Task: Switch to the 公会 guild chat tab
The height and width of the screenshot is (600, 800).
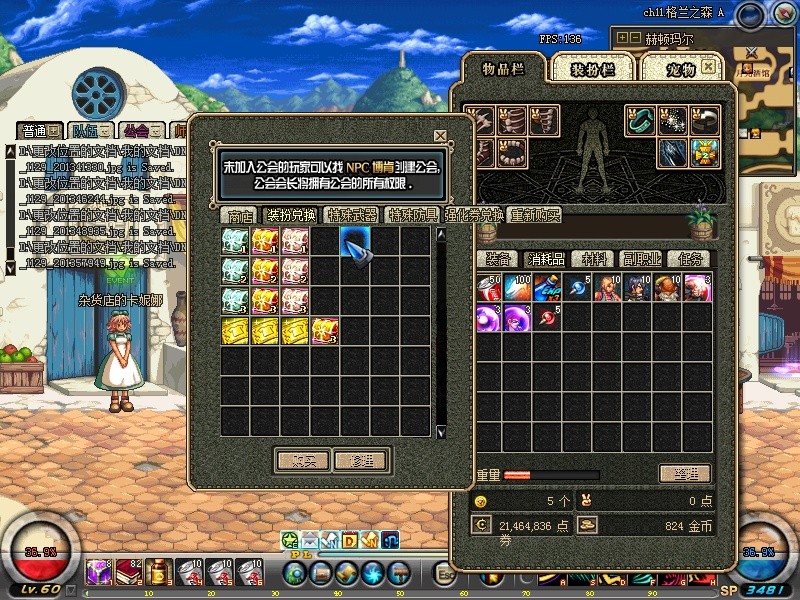Action: coord(134,131)
